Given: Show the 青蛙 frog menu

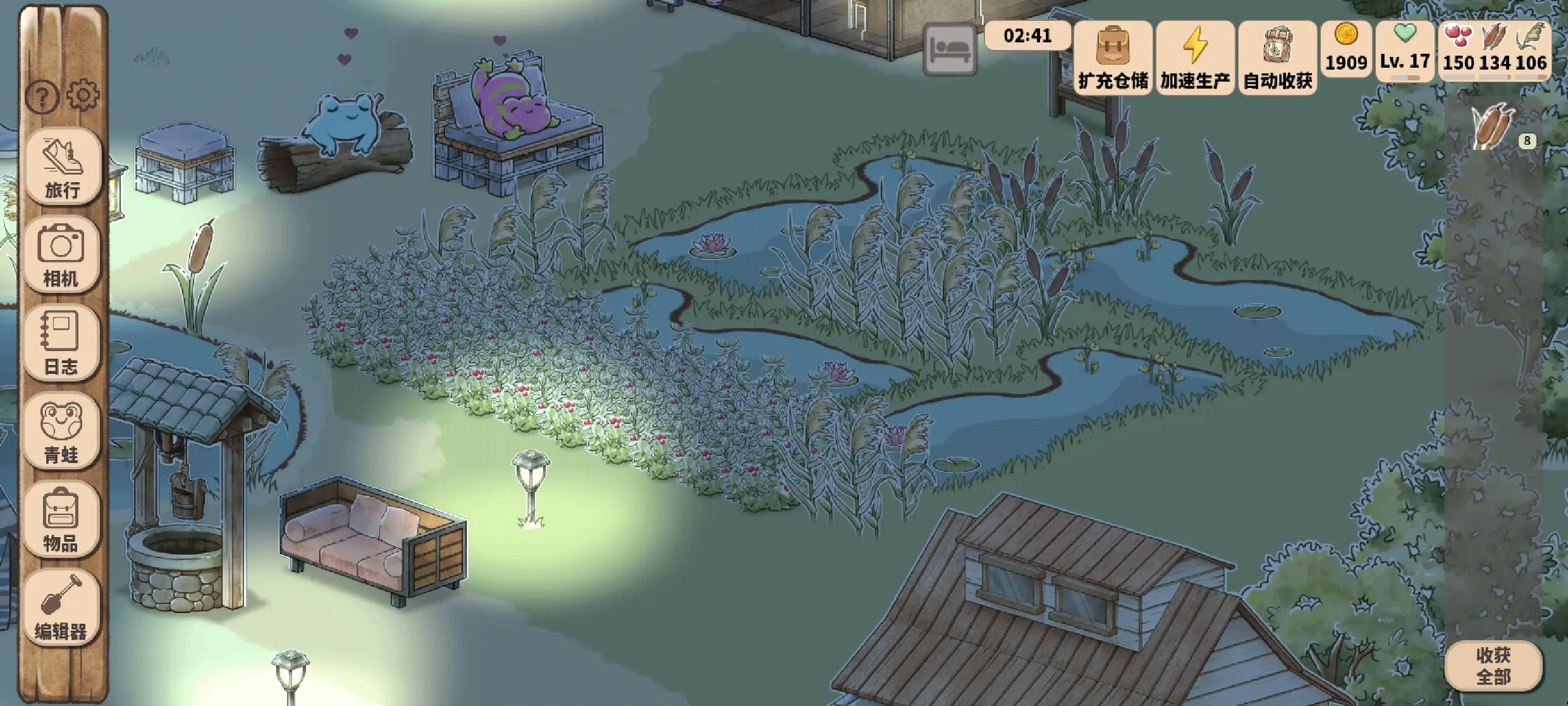Looking at the screenshot, I should 61,431.
